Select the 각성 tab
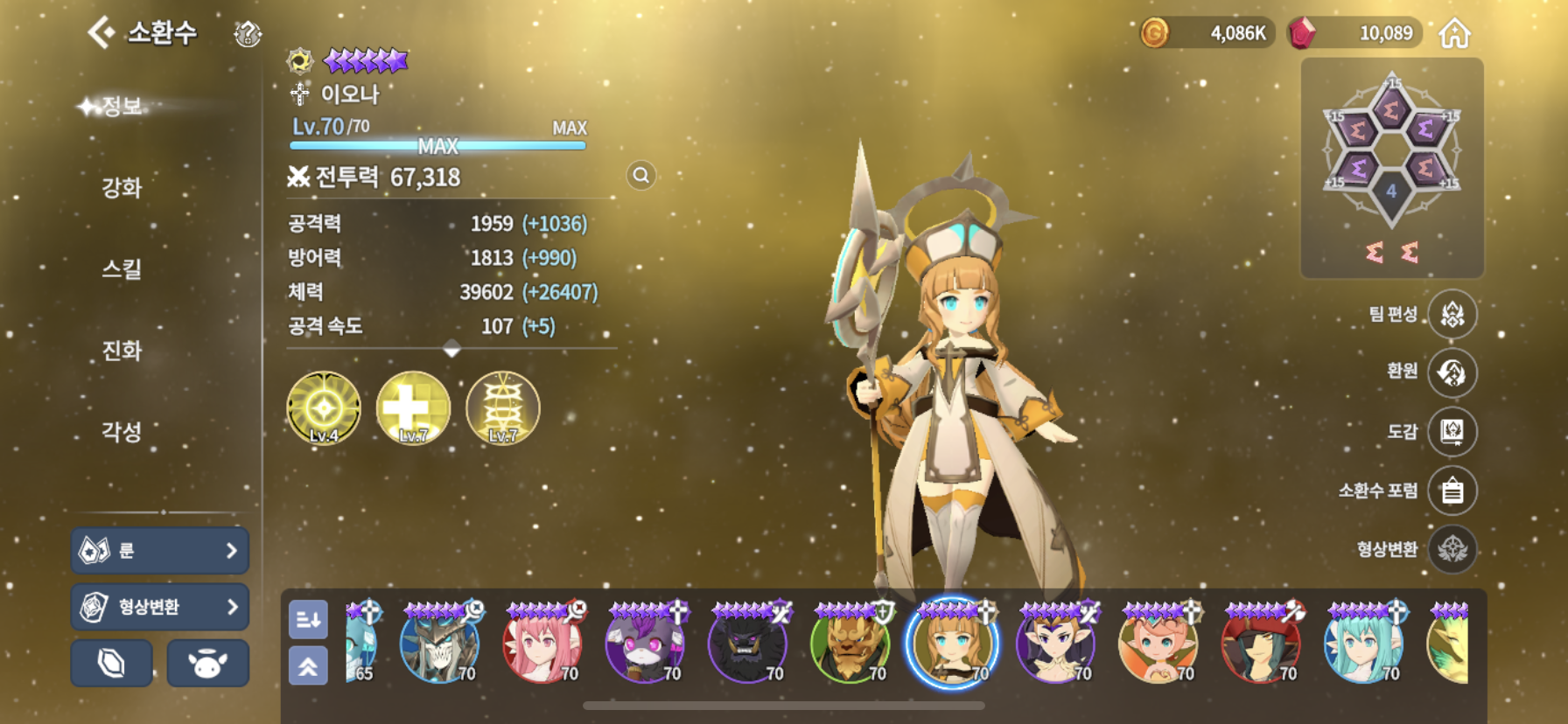Viewport: 1568px width, 724px height. [x=122, y=431]
